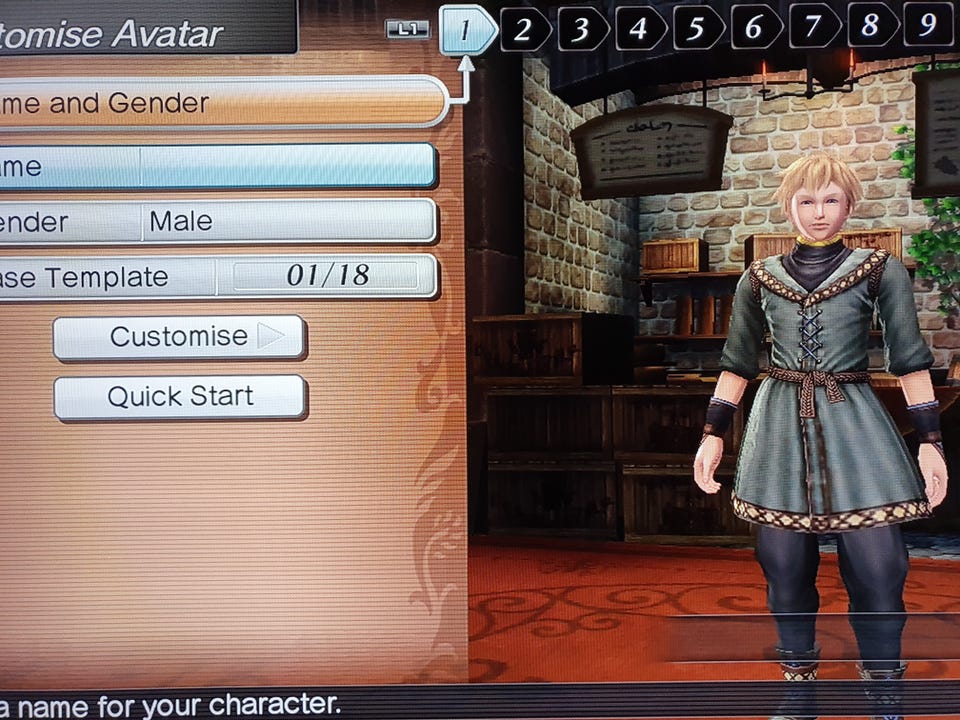Switch to step 7 tab
This screenshot has height=720, width=960.
(814, 29)
